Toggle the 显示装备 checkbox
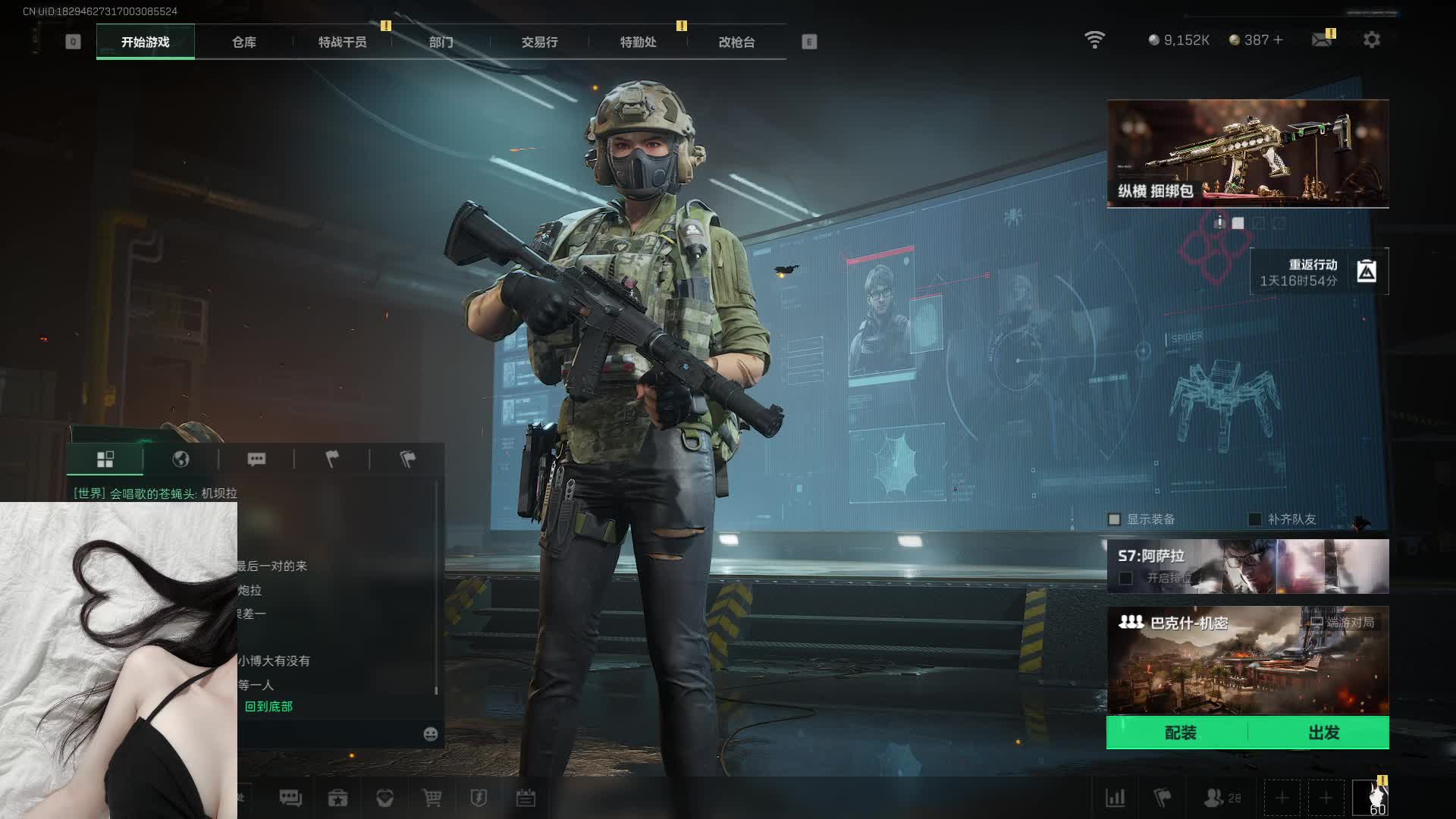 click(x=1114, y=519)
